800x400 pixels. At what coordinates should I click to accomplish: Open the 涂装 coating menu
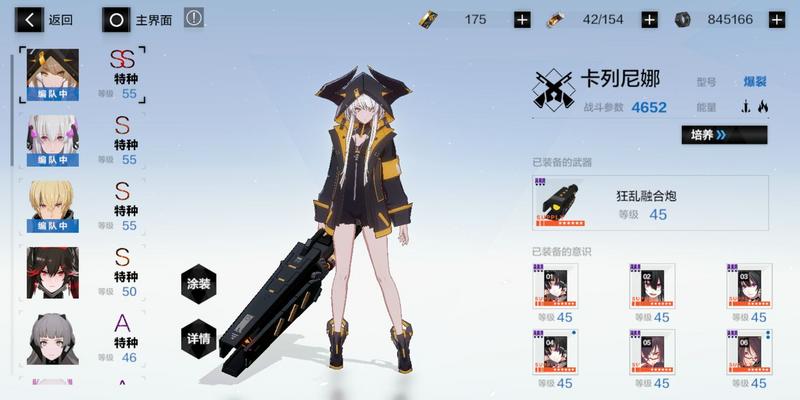pyautogui.click(x=199, y=284)
